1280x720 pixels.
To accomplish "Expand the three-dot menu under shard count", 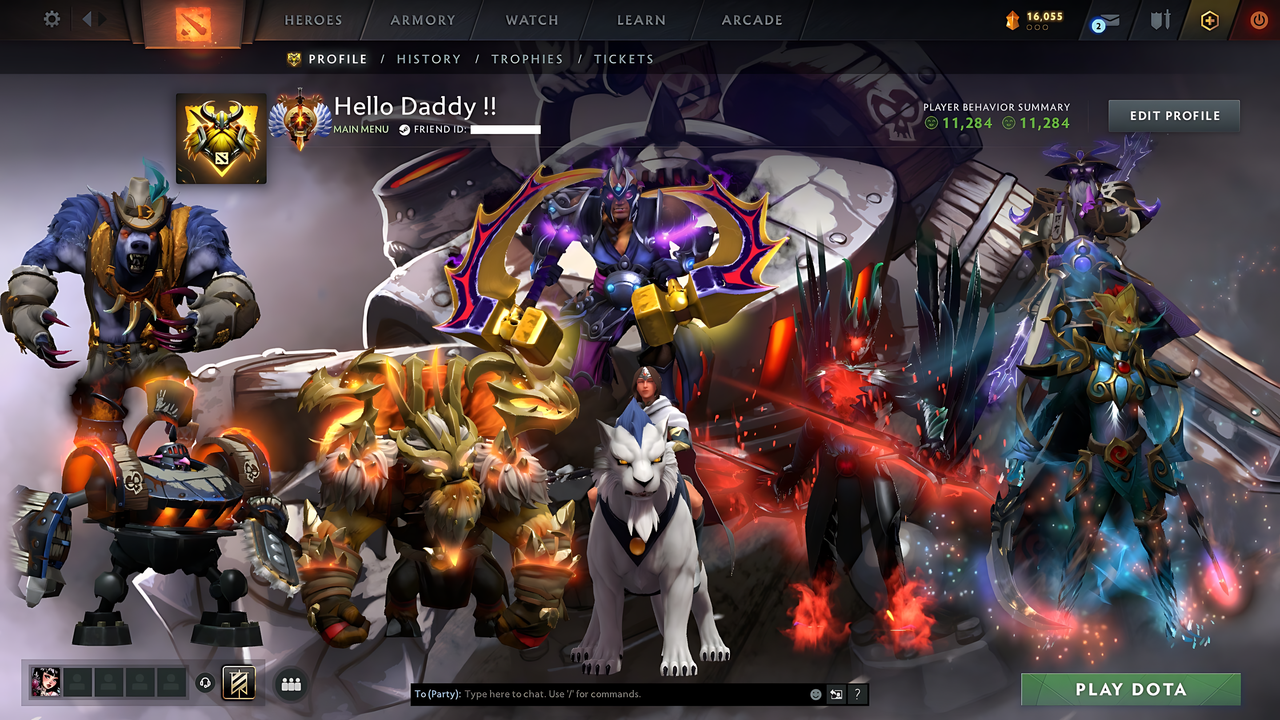I will coord(1037,27).
